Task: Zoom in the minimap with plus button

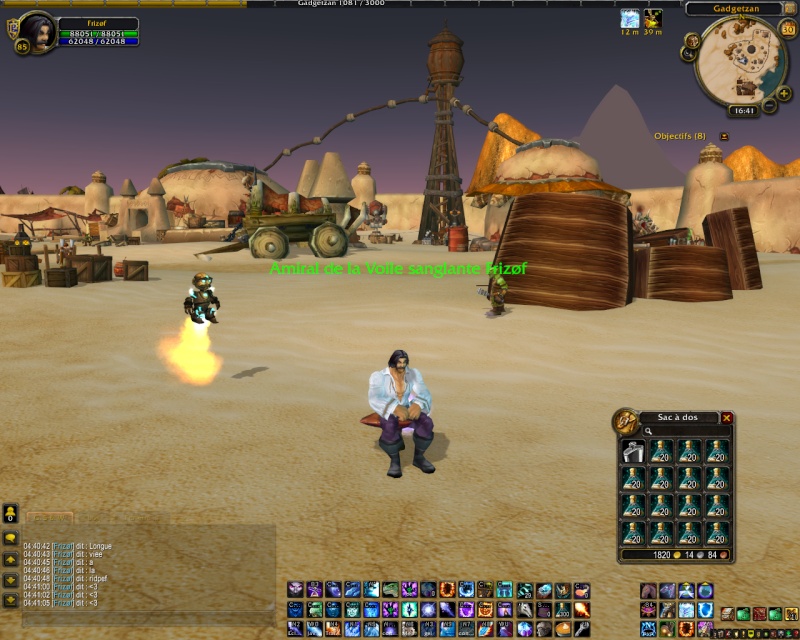Action: pyautogui.click(x=786, y=91)
